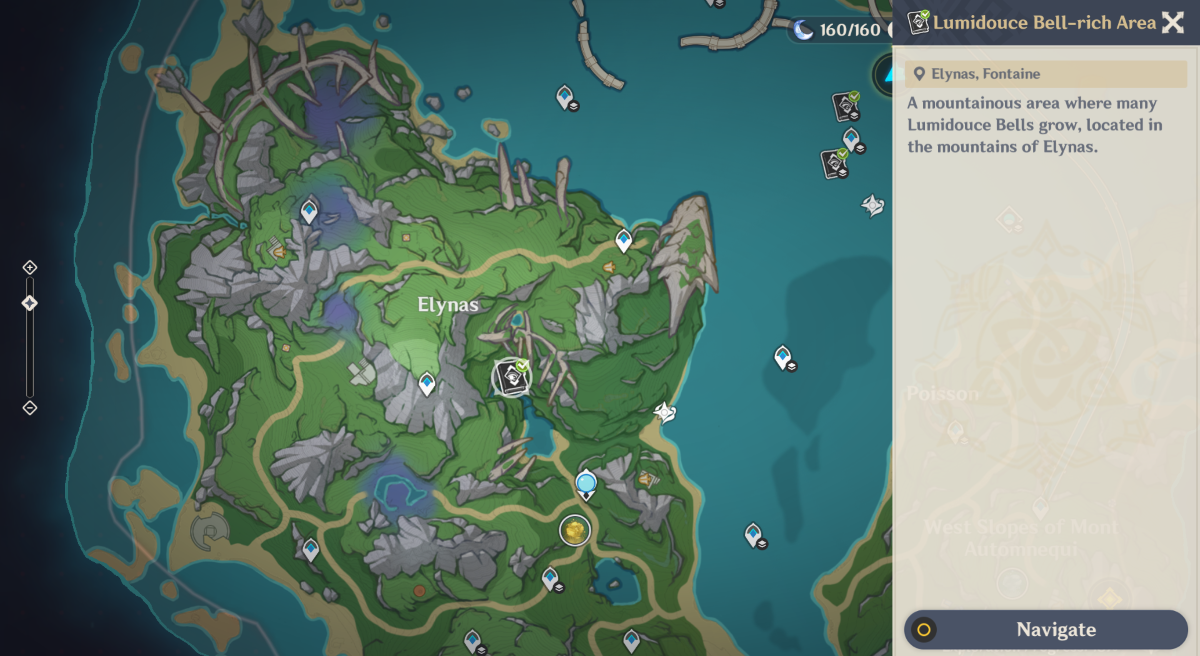
Task: Click the Navigate button
Action: [1045, 630]
